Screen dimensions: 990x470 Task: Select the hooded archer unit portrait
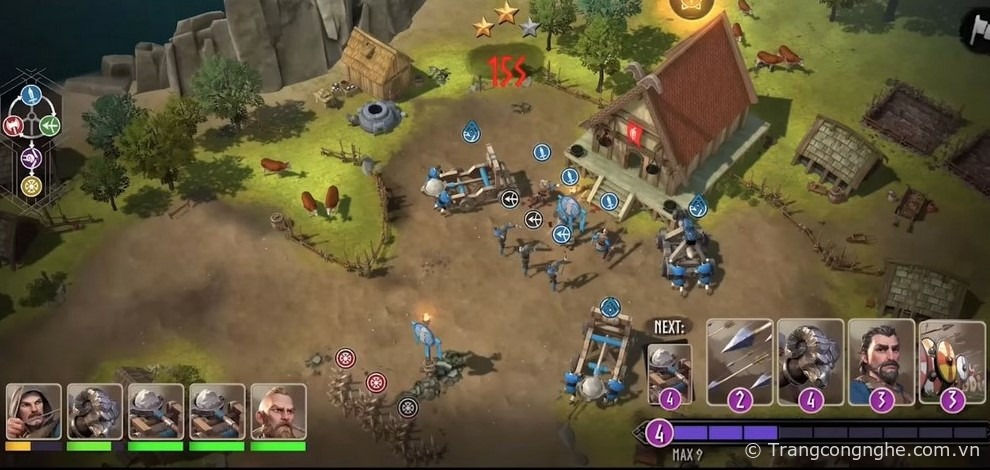(33, 411)
